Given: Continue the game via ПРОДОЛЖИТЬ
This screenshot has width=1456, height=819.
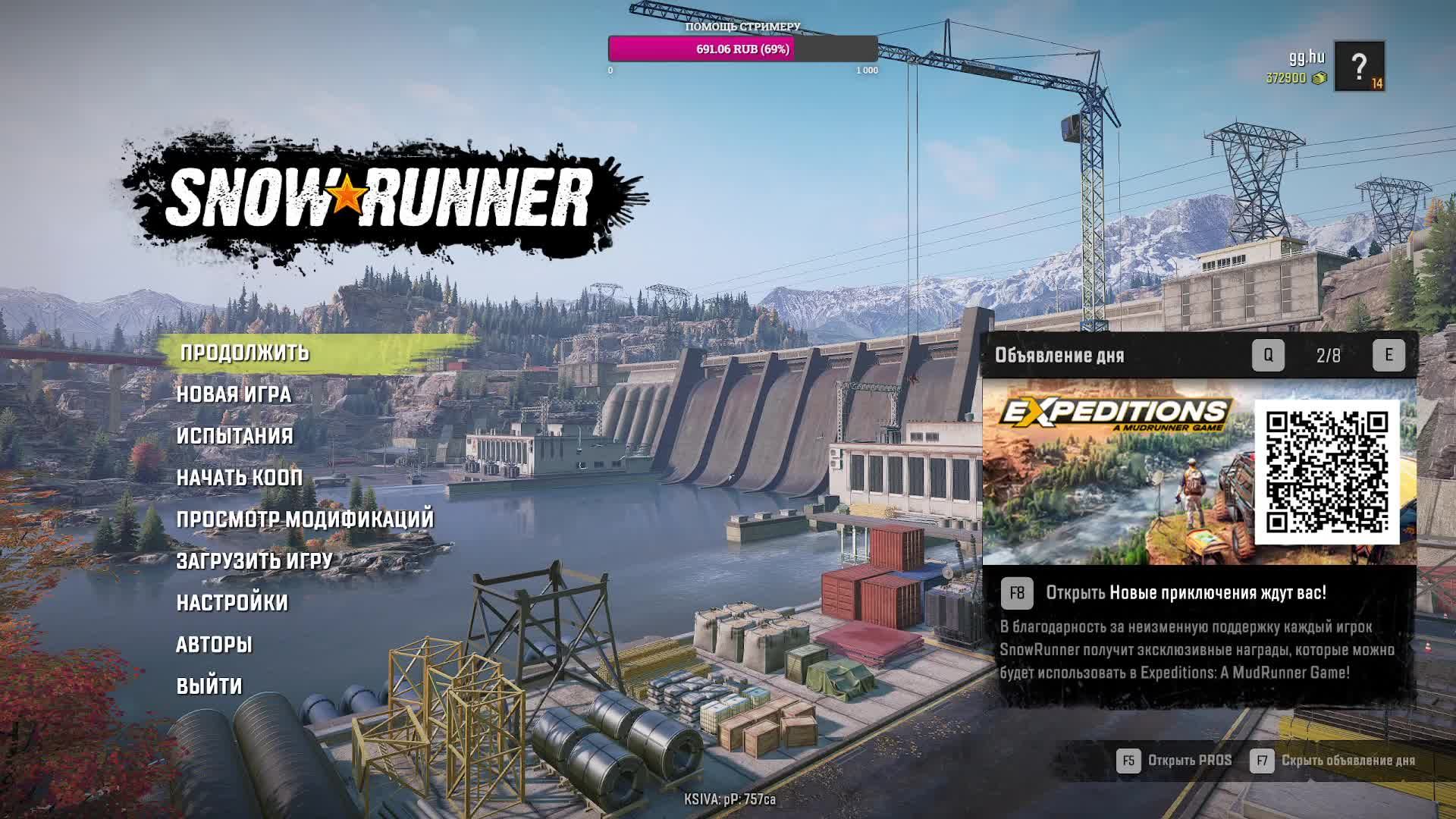Looking at the screenshot, I should coord(245,353).
